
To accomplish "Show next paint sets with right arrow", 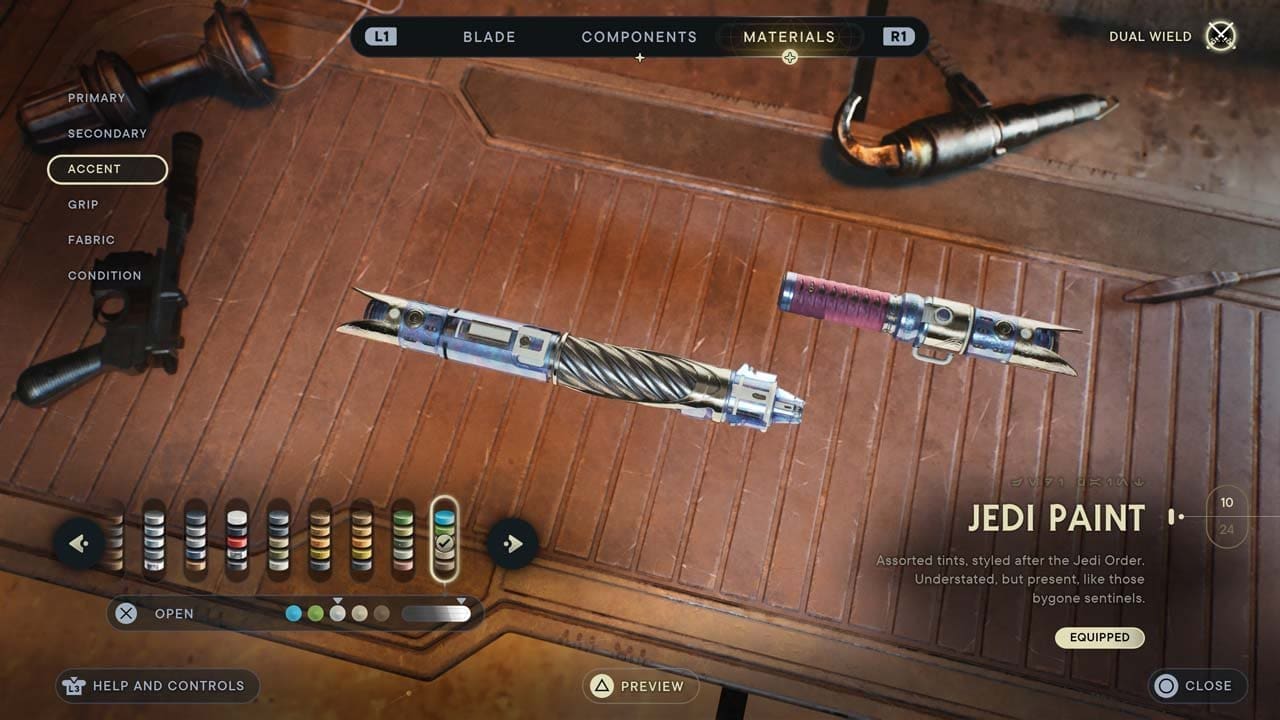I will [513, 544].
